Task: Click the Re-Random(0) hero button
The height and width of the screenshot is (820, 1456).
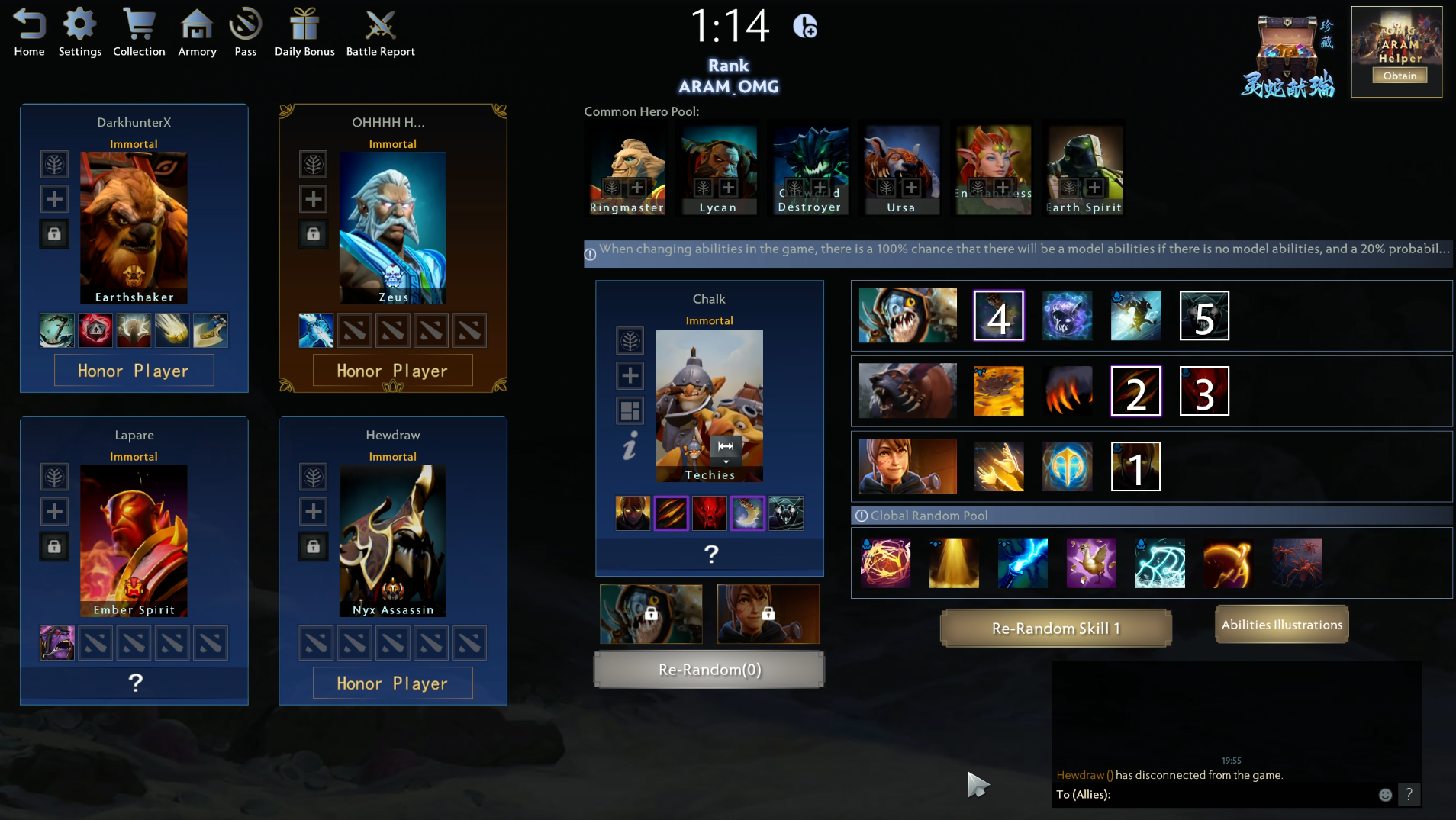Action: tap(709, 670)
